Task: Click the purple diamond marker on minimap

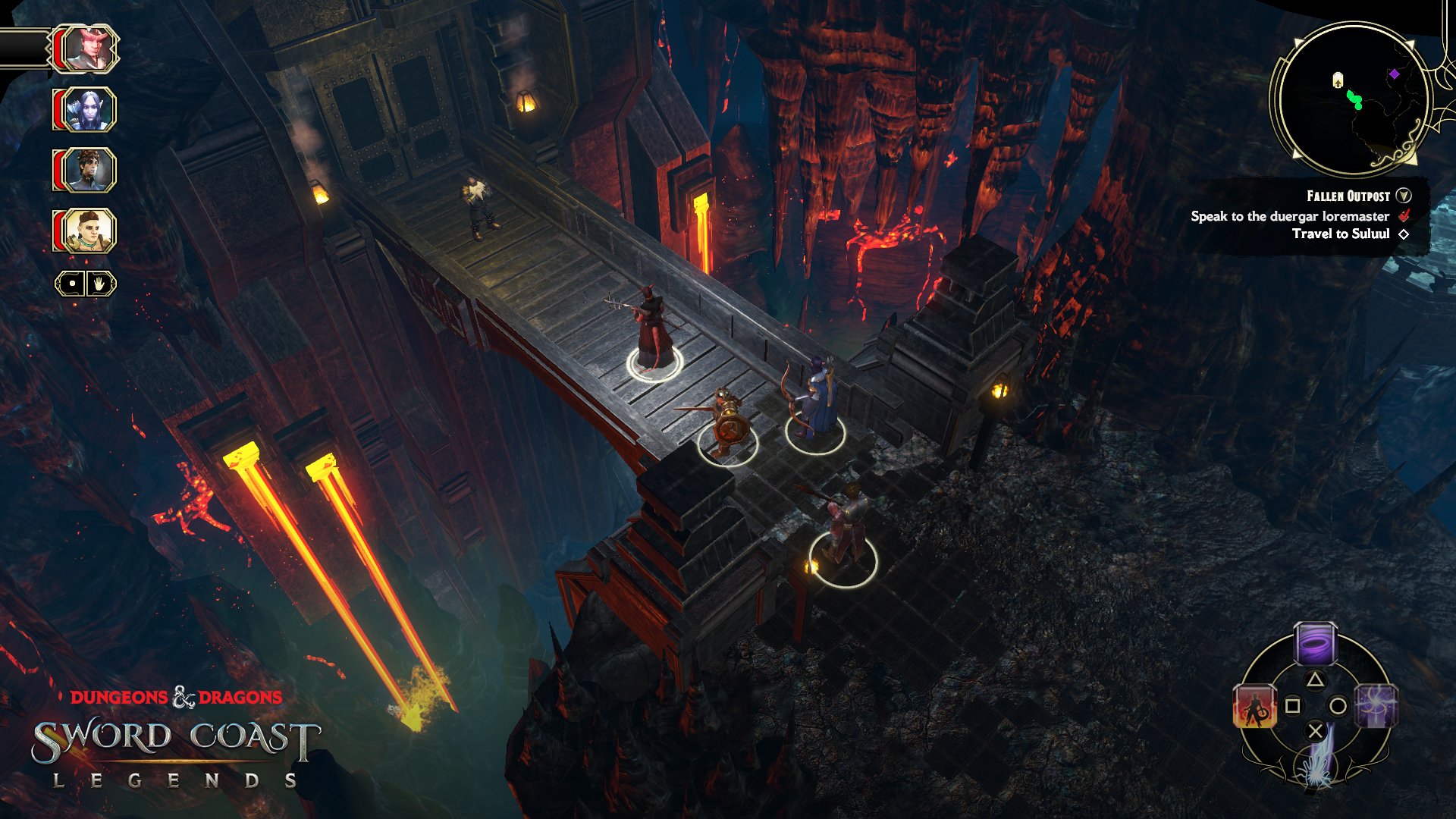Action: [1394, 74]
